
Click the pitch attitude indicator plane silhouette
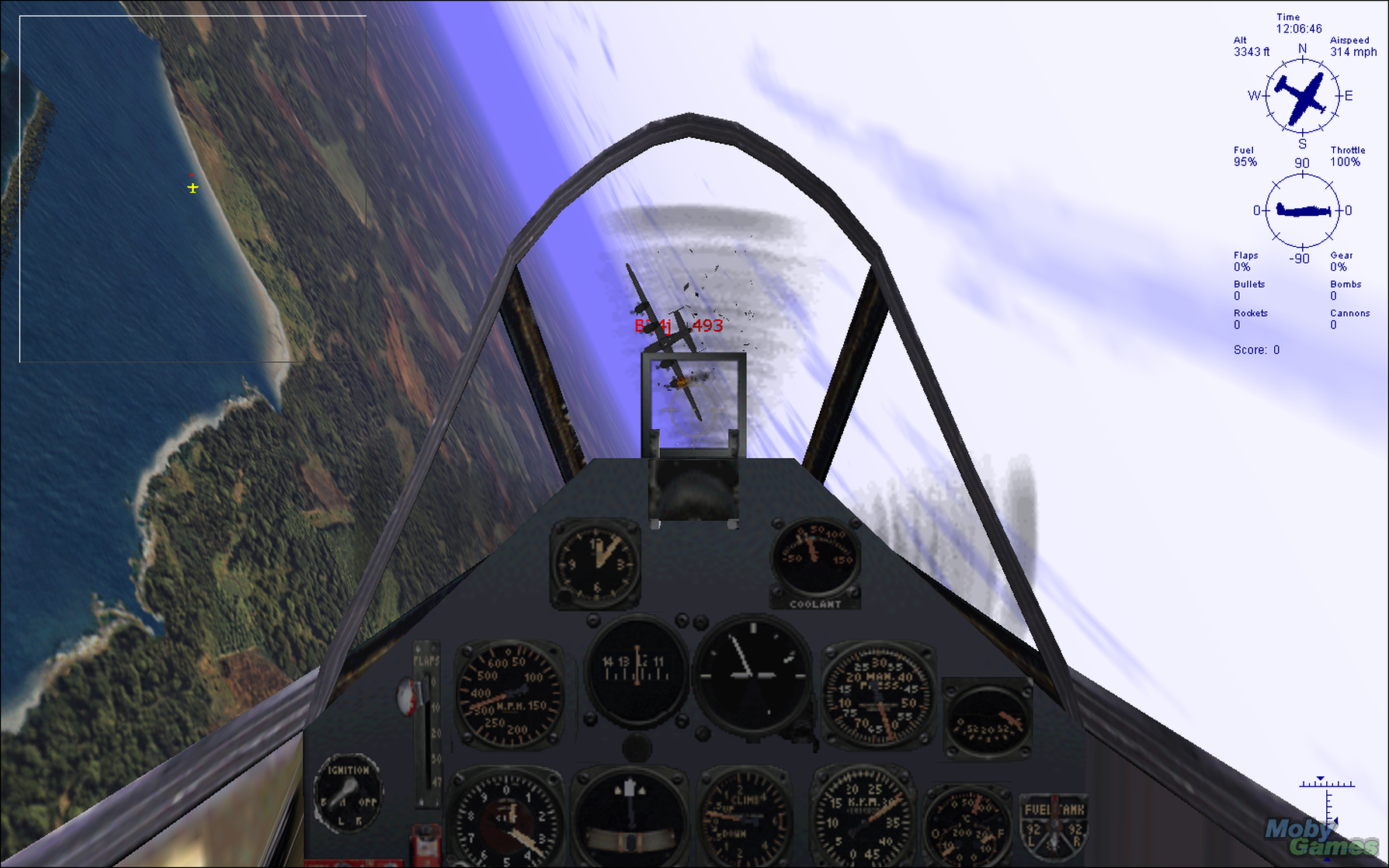(1301, 208)
